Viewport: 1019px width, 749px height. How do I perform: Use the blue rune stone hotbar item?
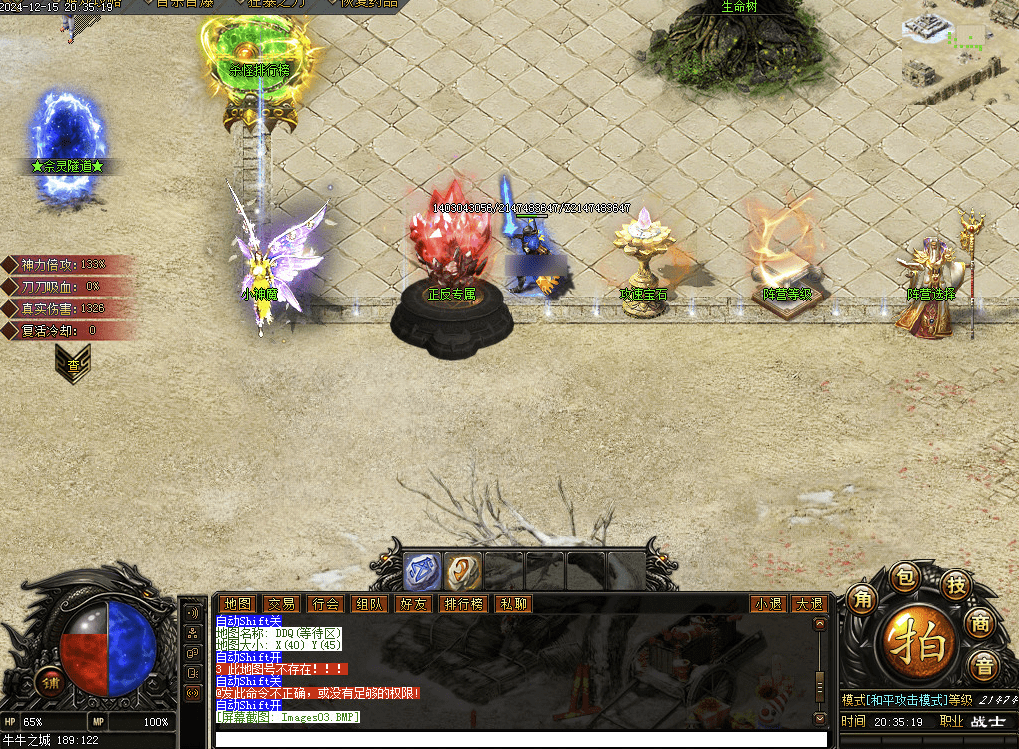[x=421, y=571]
